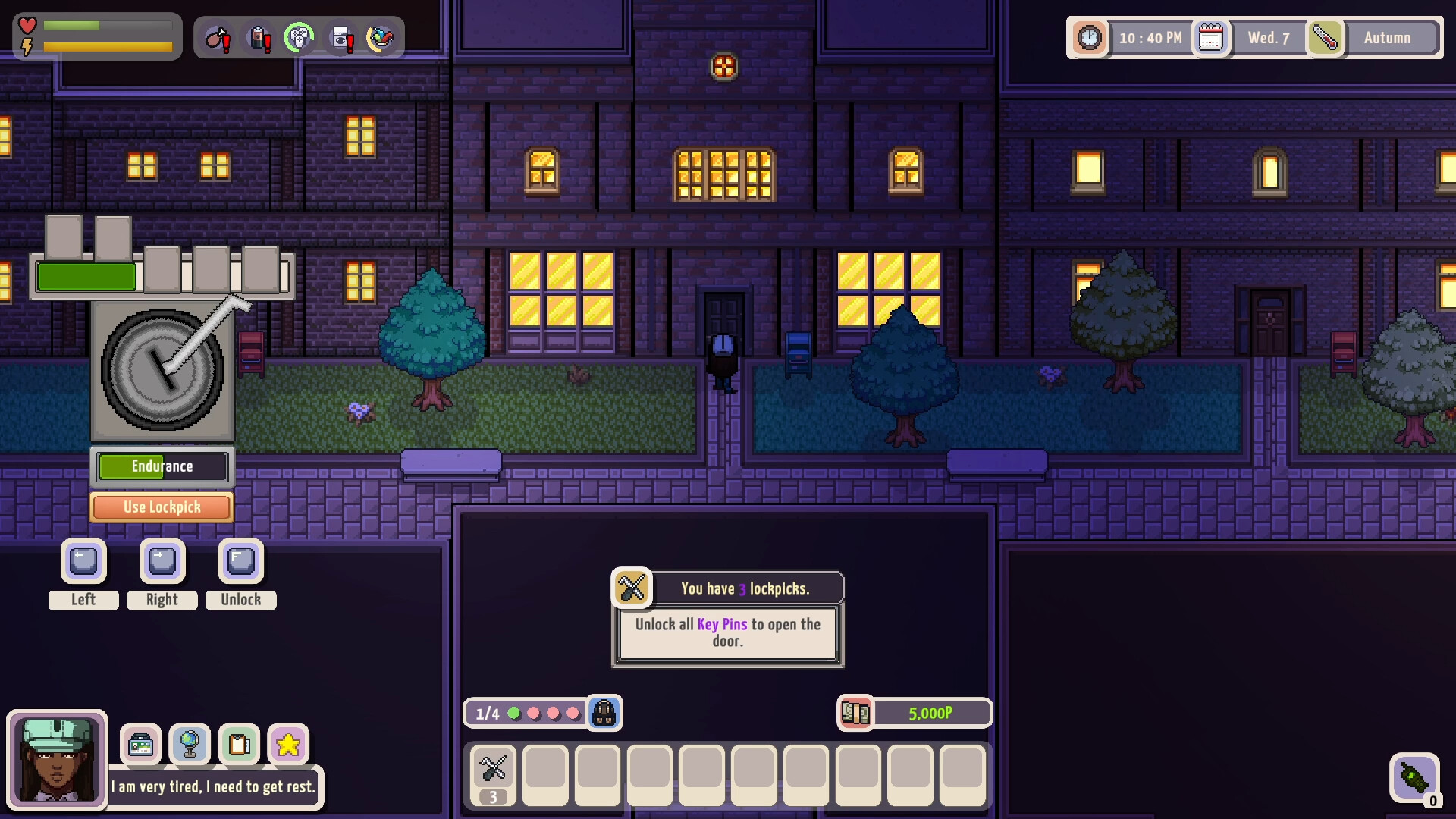Select the globe map icon
The width and height of the screenshot is (1456, 819).
190,745
